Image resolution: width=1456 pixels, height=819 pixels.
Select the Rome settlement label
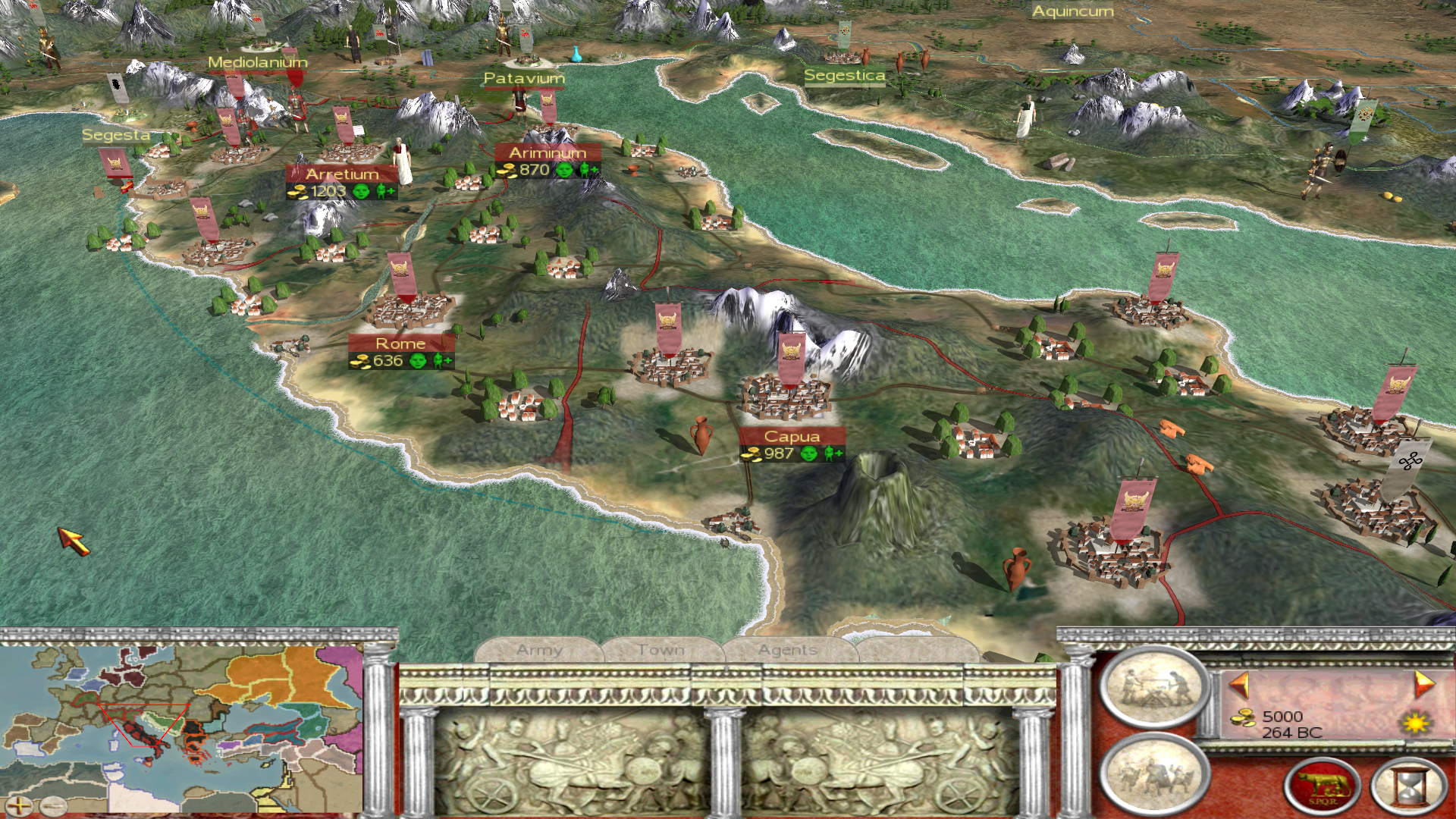pos(401,344)
